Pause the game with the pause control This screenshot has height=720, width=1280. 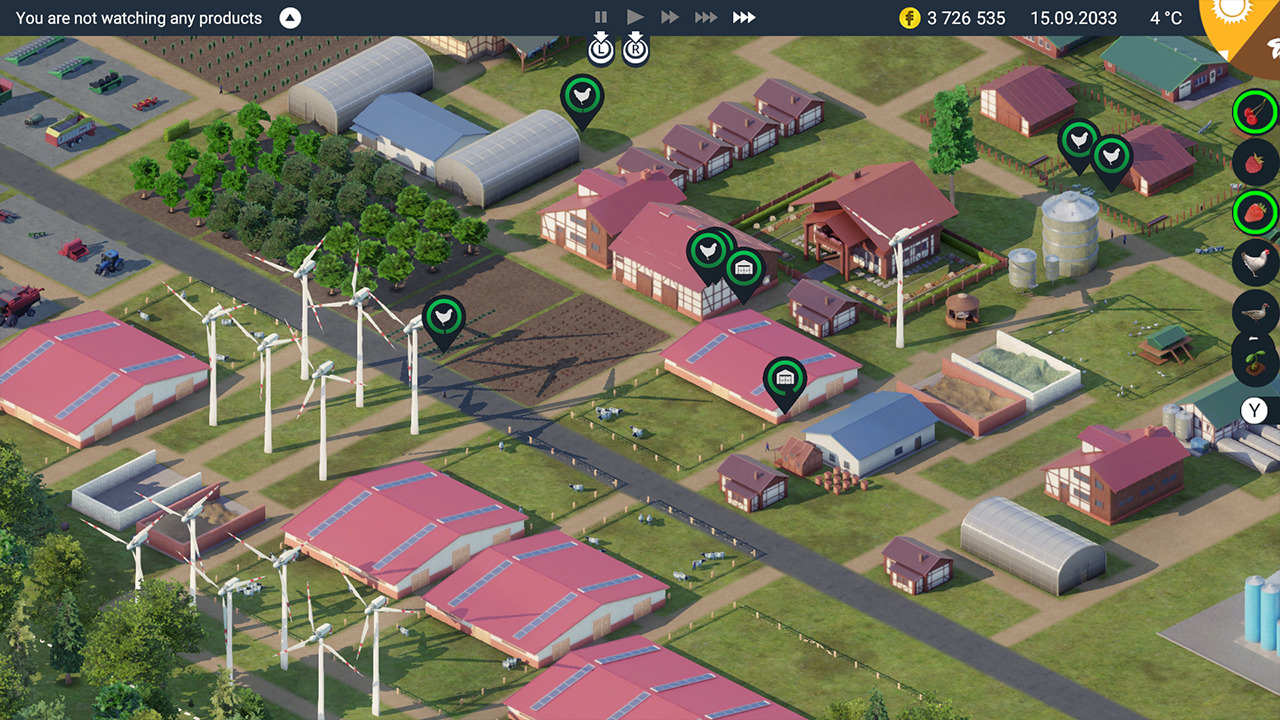[601, 17]
